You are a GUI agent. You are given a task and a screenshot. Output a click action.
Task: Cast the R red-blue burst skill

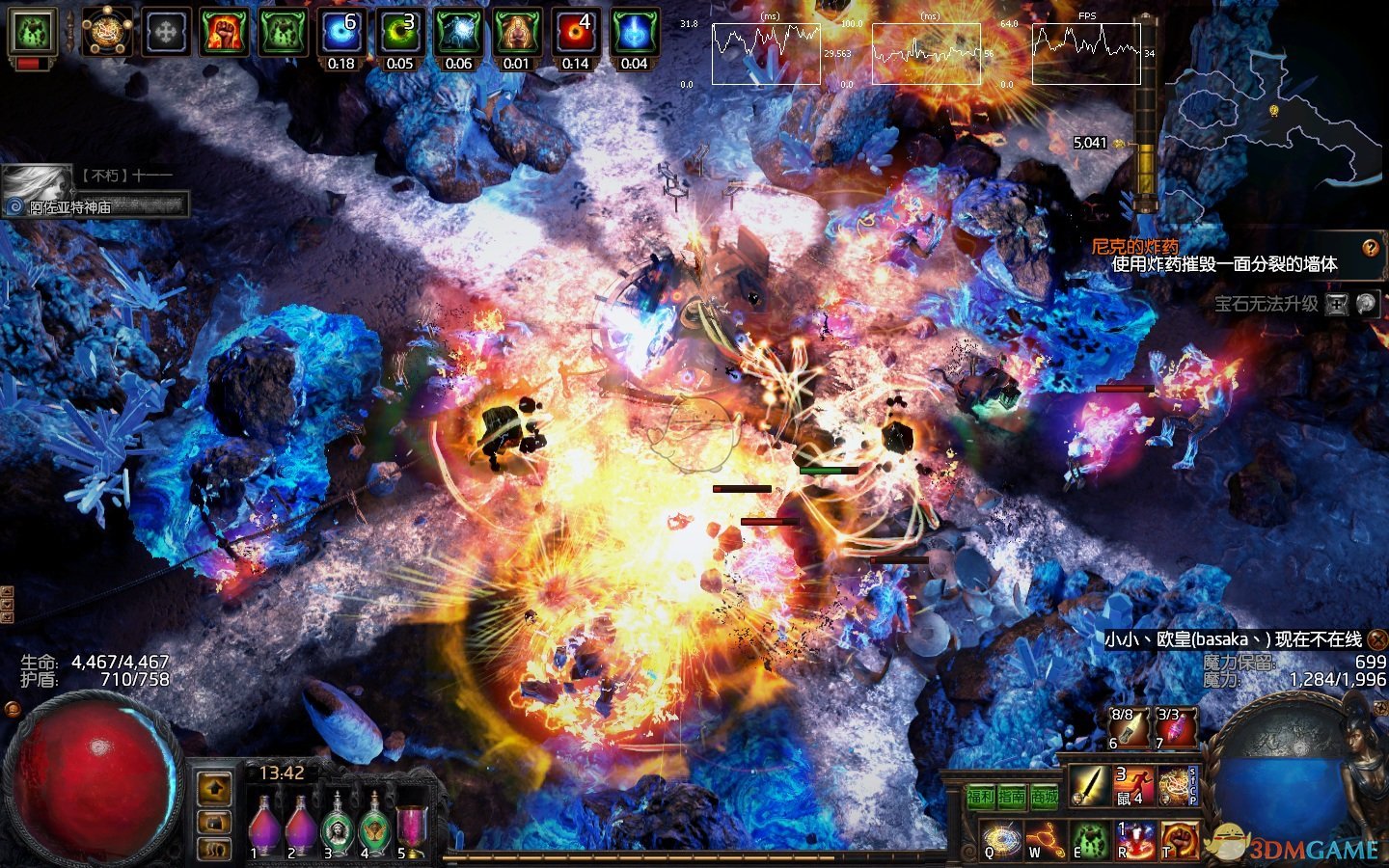pos(1135,840)
